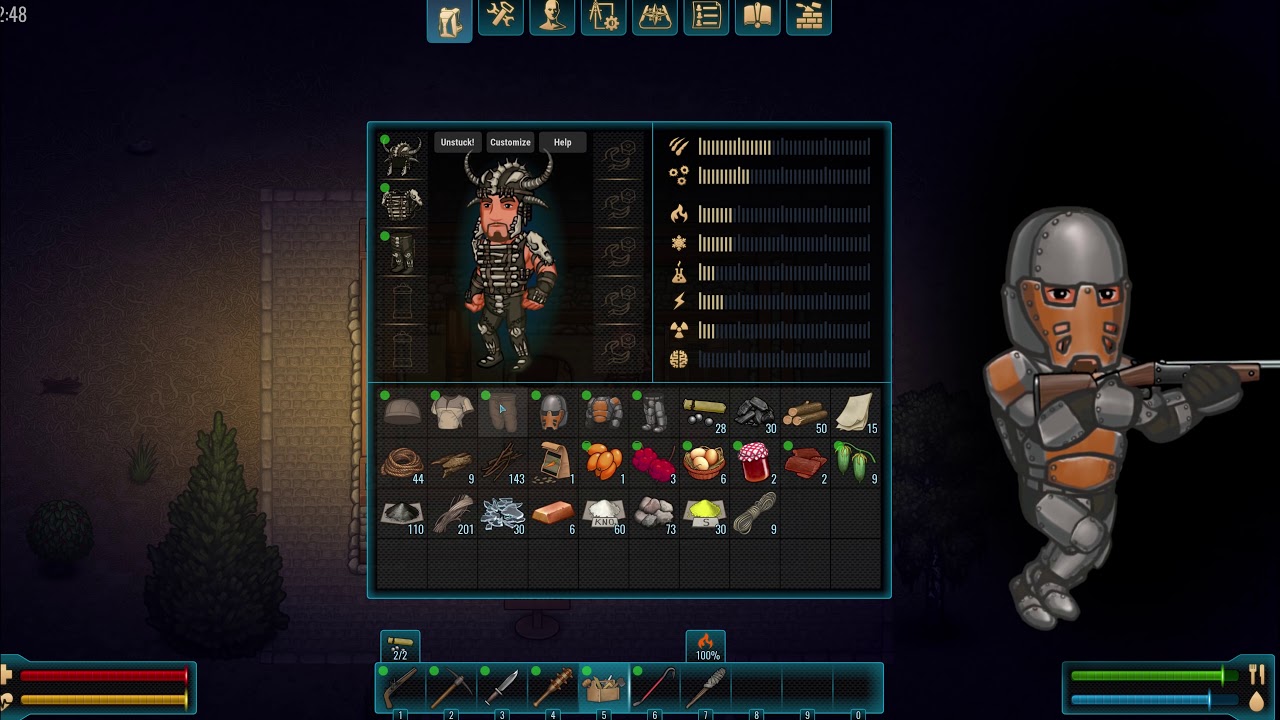Viewport: 1280px width, 720px height.
Task: Open the character skills tab with head icon
Action: coord(552,17)
